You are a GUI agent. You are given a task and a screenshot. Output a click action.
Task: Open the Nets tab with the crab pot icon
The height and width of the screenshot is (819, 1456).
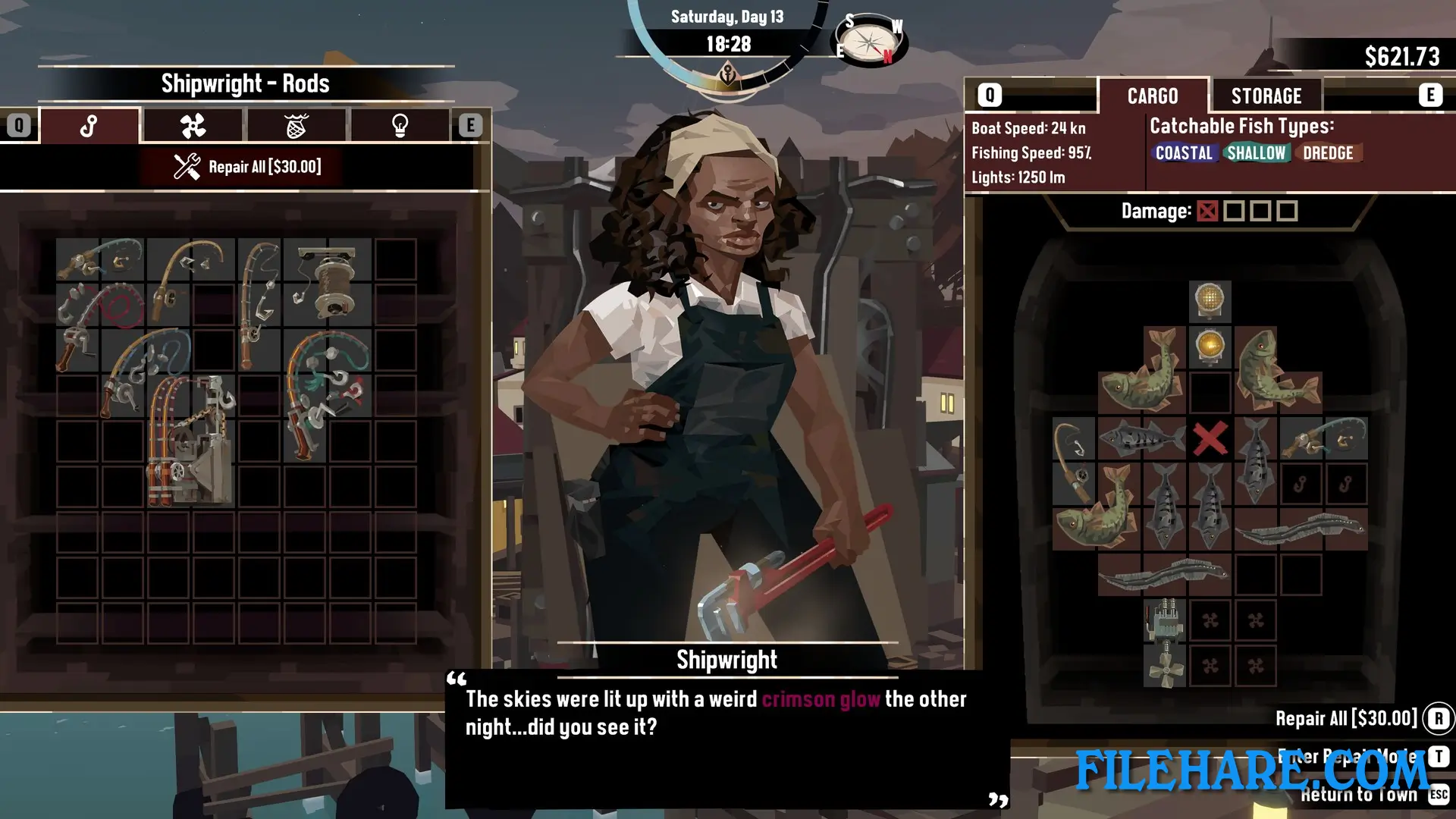297,125
